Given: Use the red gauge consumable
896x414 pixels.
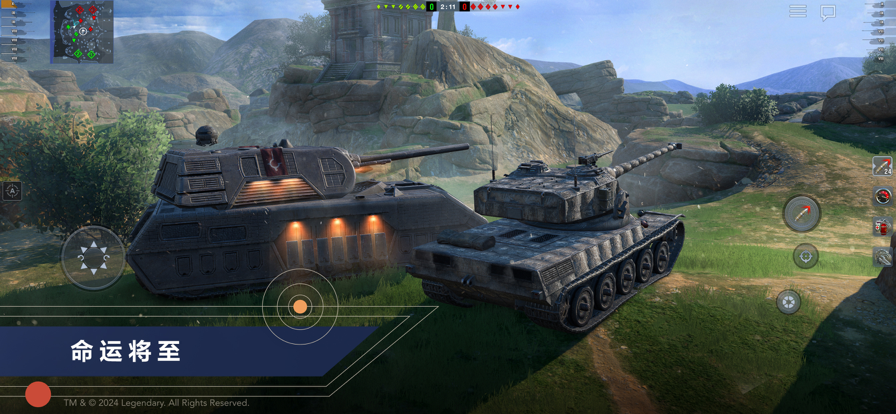Looking at the screenshot, I should point(882,197).
